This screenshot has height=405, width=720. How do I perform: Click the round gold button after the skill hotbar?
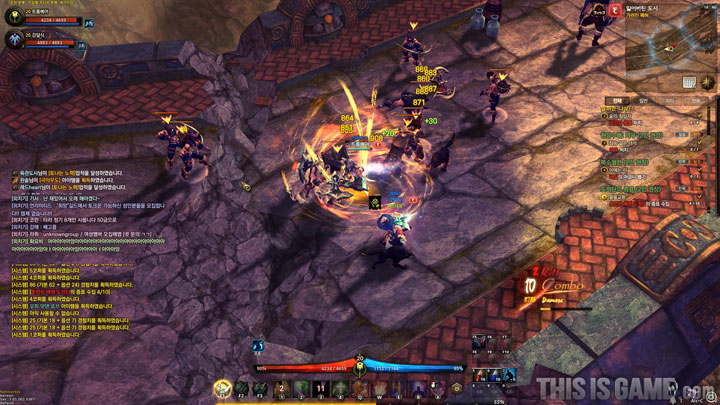click(x=457, y=388)
